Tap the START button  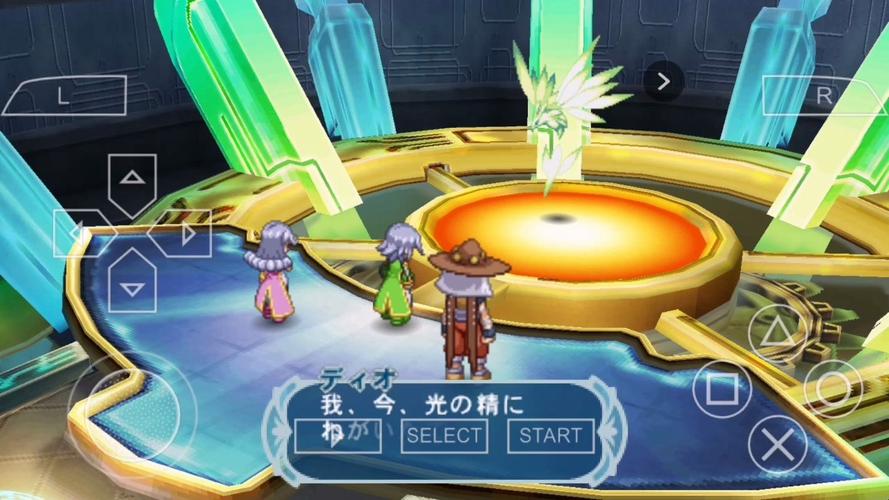550,435
